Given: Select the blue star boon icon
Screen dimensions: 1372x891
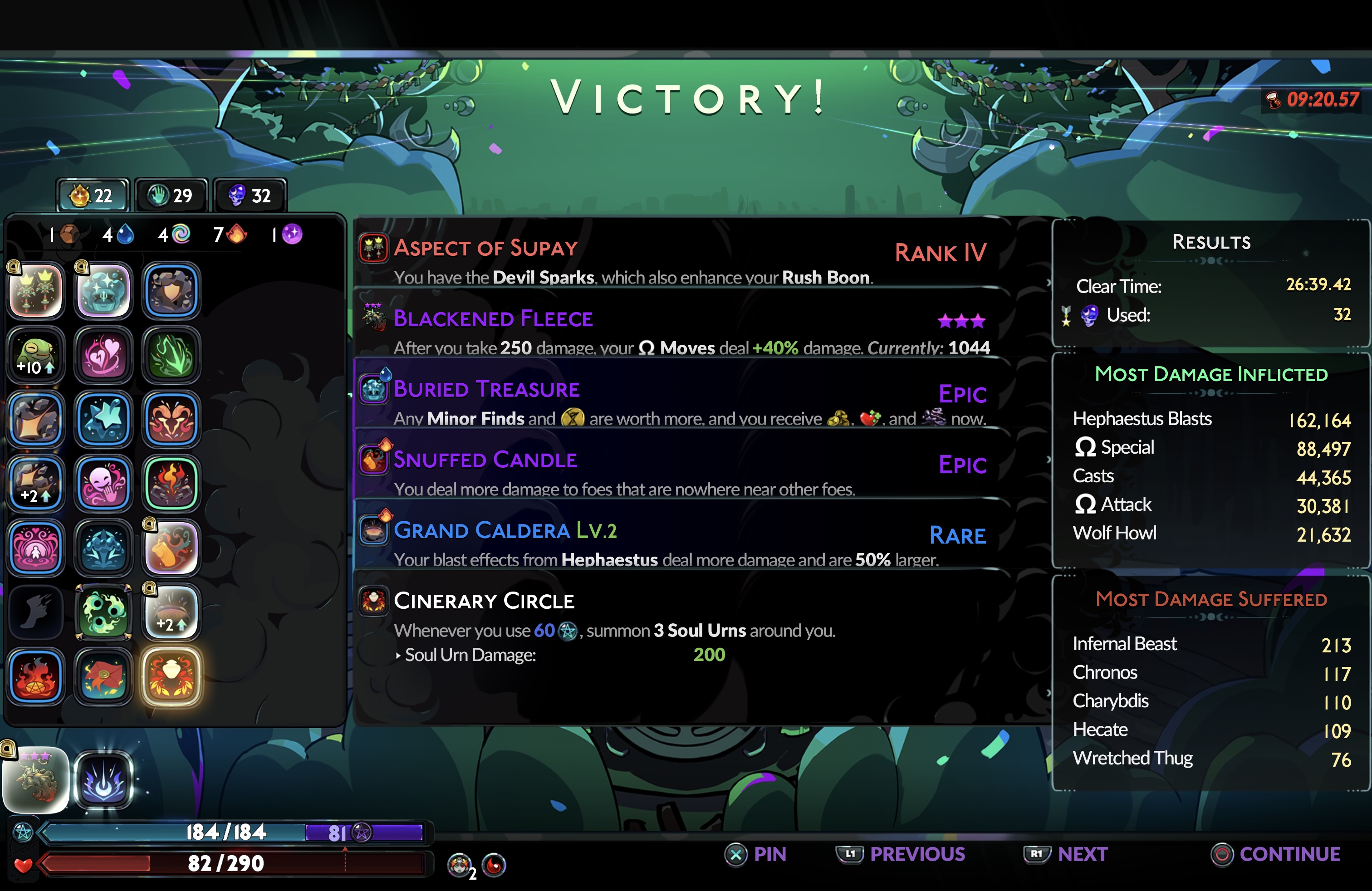Looking at the screenshot, I should (x=104, y=419).
